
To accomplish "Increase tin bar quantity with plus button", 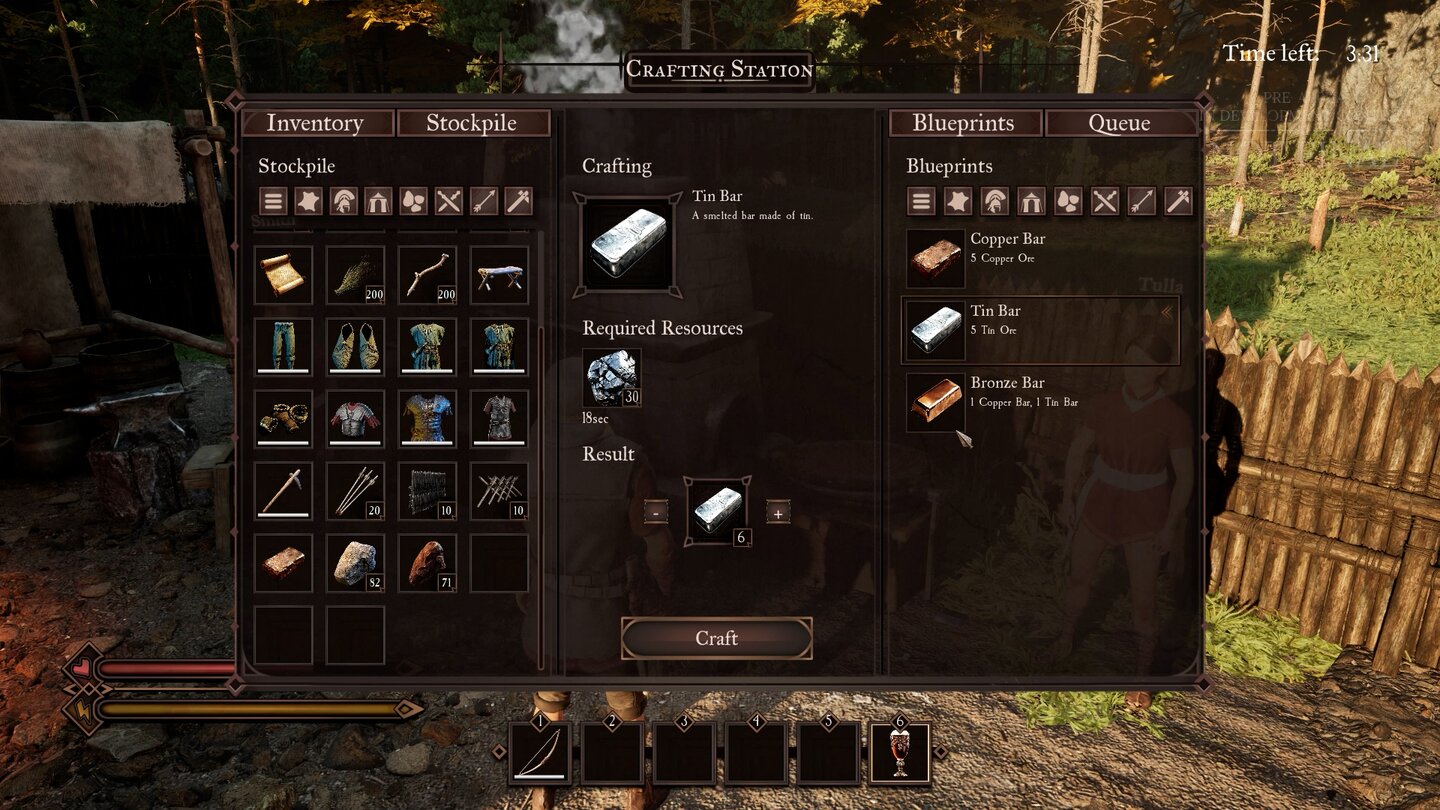I will click(778, 513).
